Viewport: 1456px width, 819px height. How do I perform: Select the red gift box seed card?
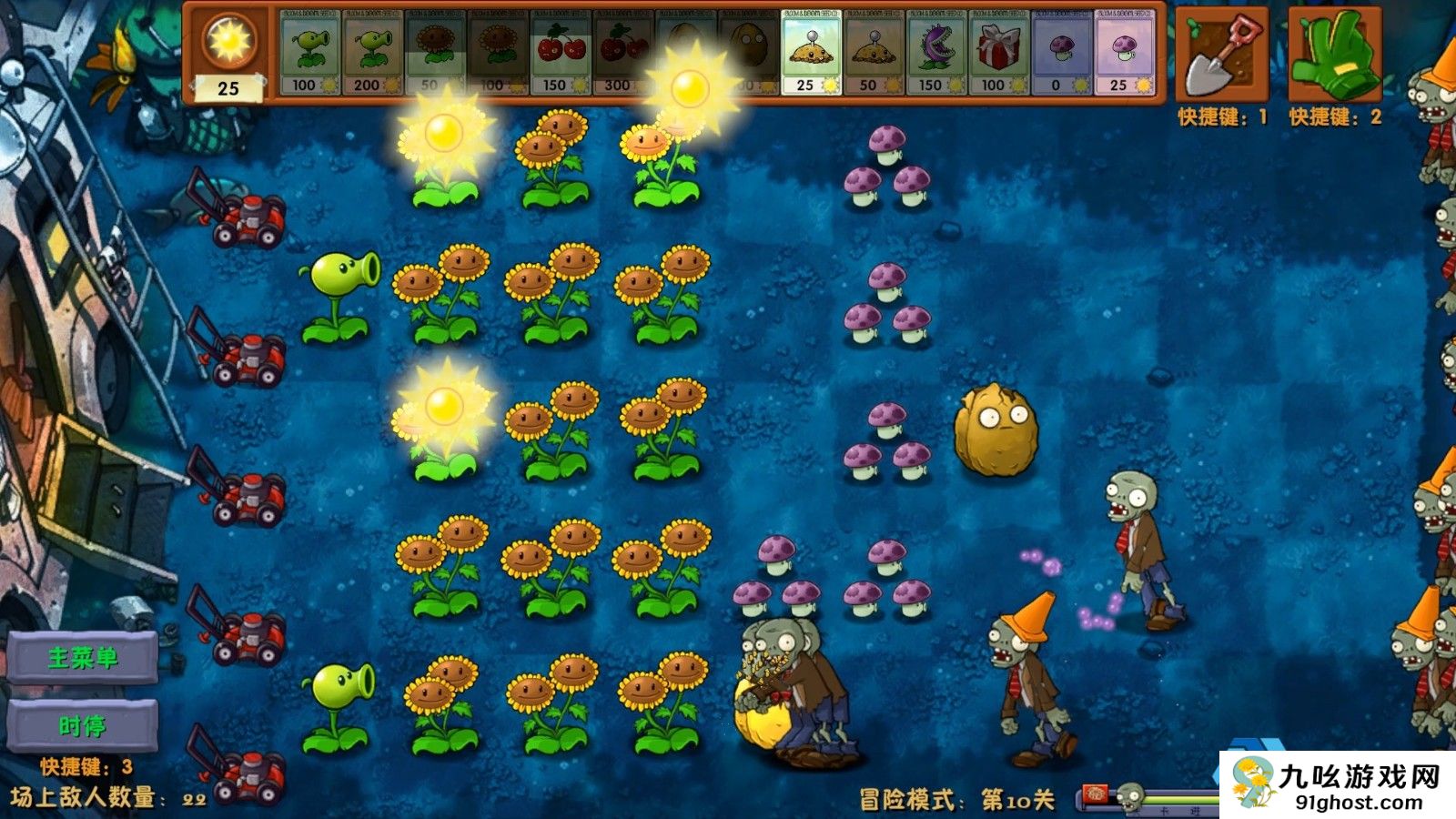tap(999, 53)
